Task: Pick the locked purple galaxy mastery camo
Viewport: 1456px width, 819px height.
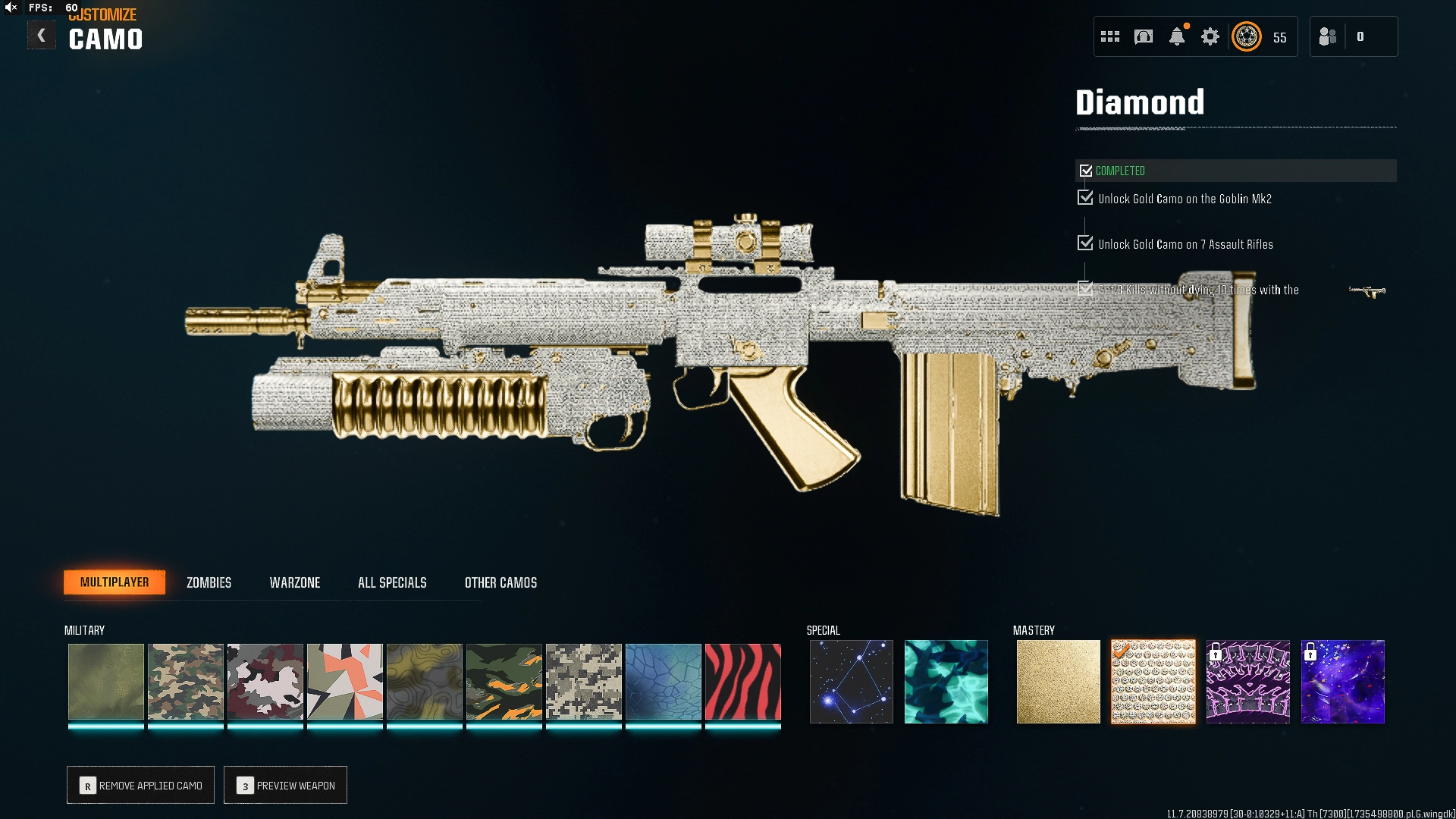Action: coord(1342,681)
